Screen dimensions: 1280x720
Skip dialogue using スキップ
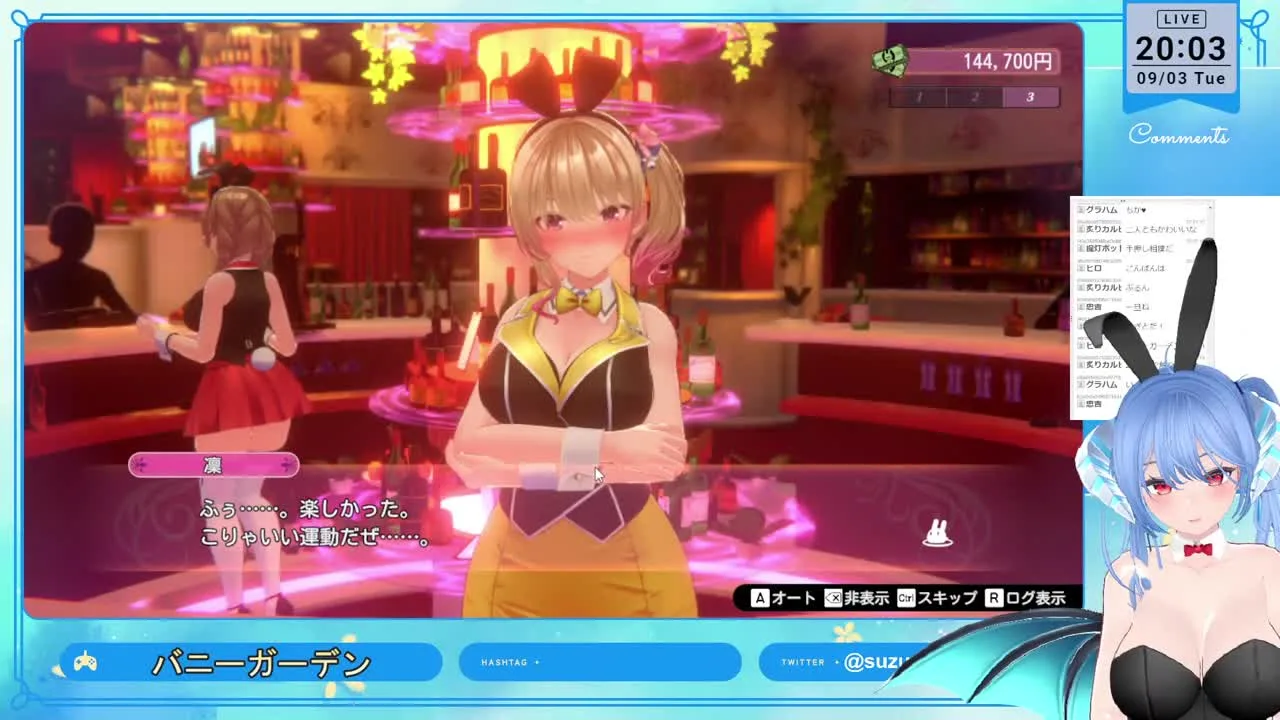(x=937, y=598)
